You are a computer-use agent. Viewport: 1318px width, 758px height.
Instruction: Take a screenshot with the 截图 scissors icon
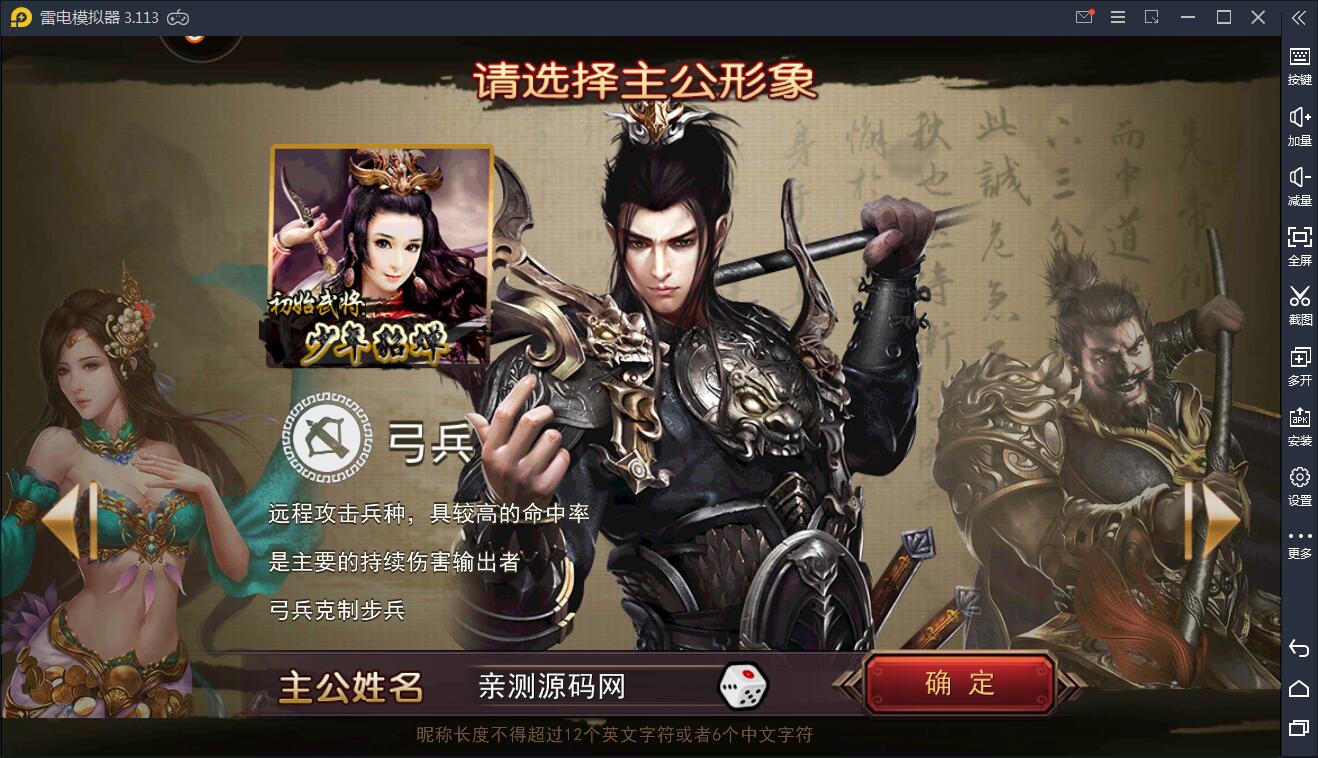1299,302
